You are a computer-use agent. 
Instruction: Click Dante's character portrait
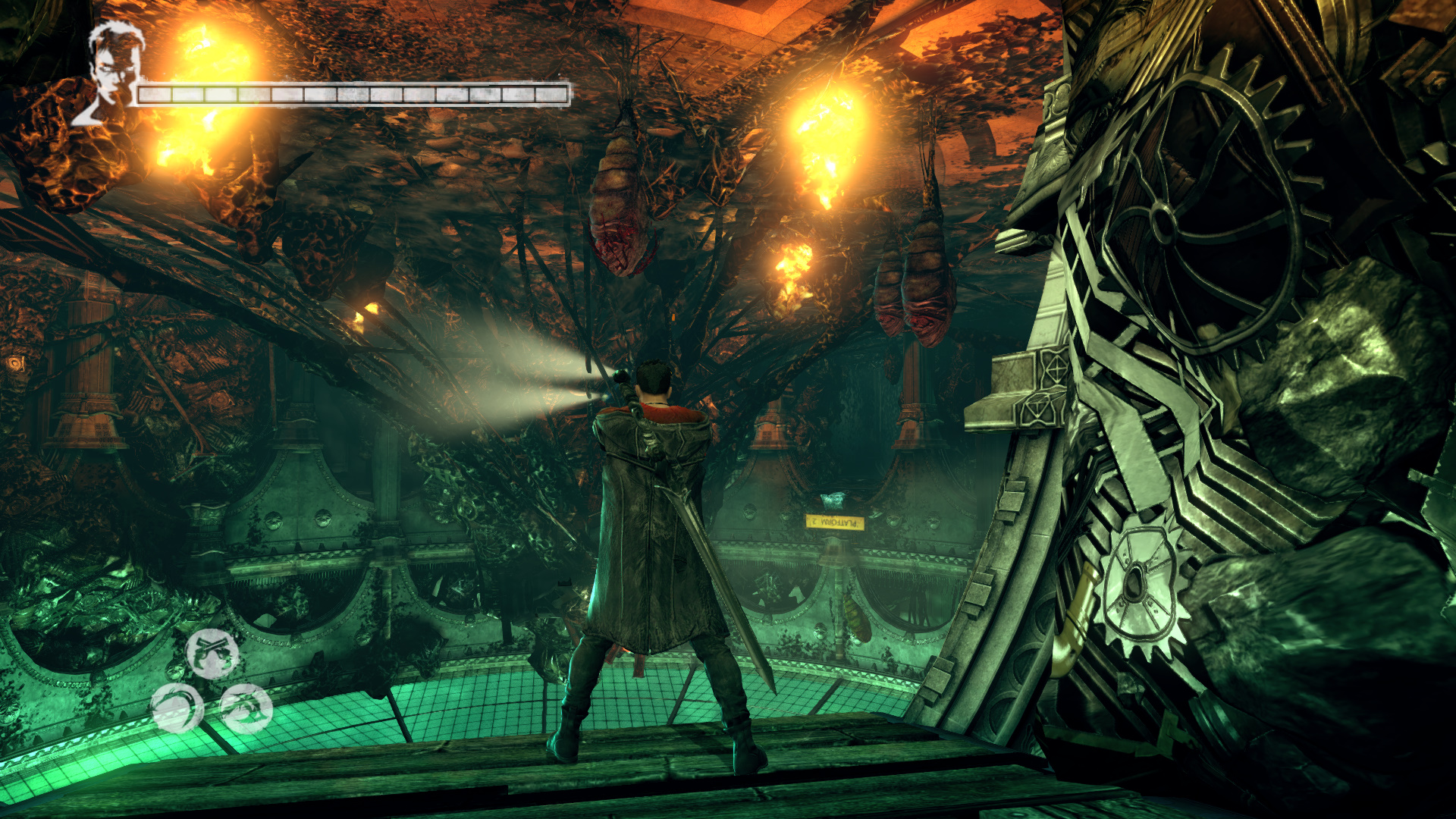point(111,74)
